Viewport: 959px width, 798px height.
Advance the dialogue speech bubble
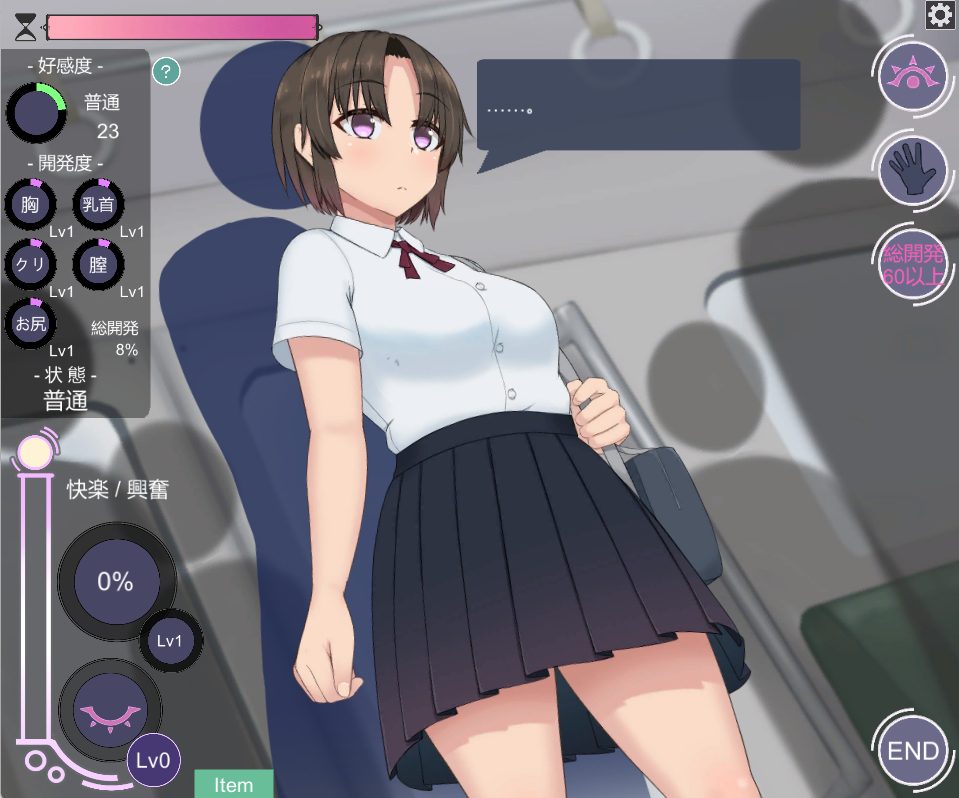(x=638, y=106)
